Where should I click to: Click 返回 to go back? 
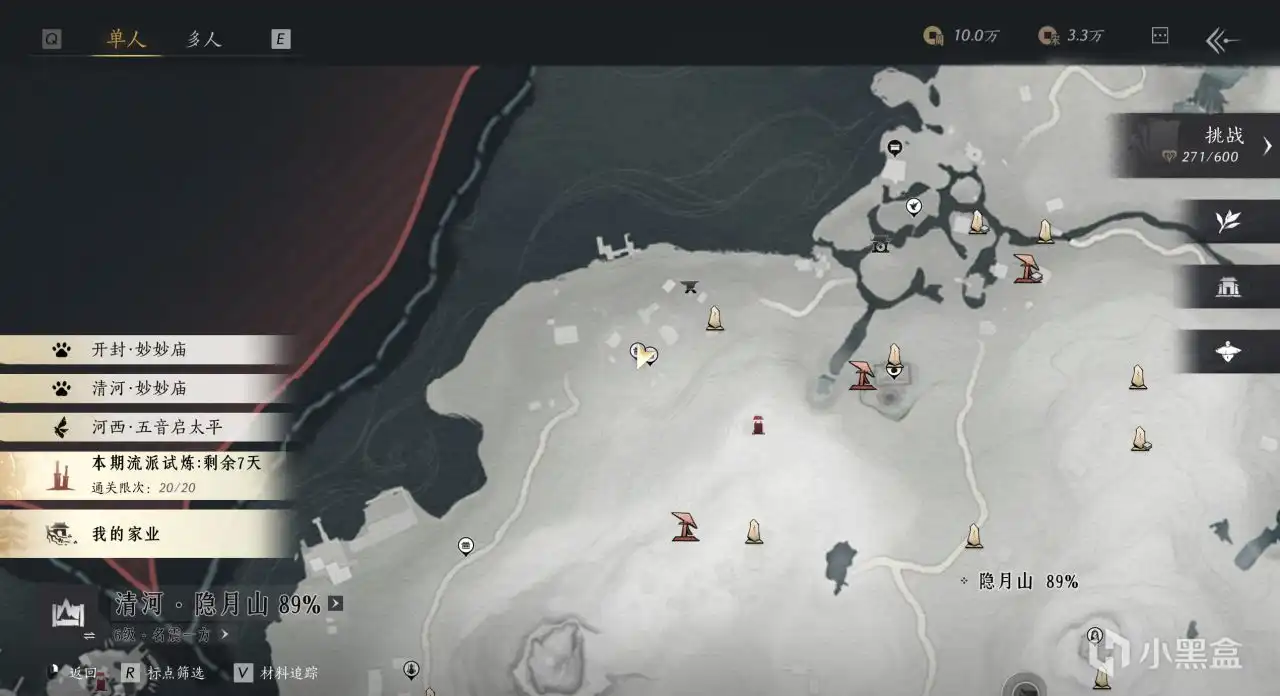(82, 674)
